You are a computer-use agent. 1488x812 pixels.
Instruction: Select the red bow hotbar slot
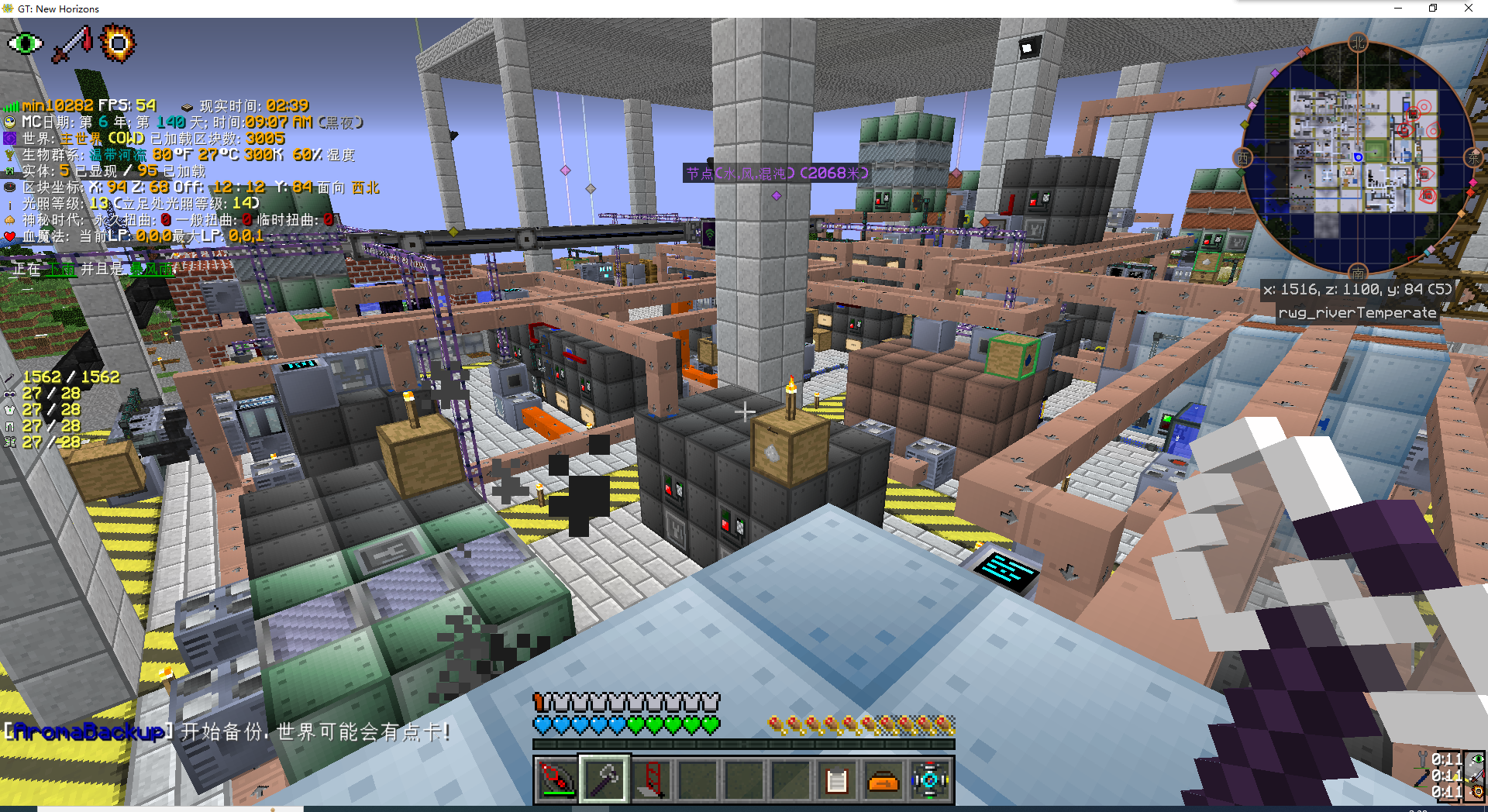coord(557,780)
